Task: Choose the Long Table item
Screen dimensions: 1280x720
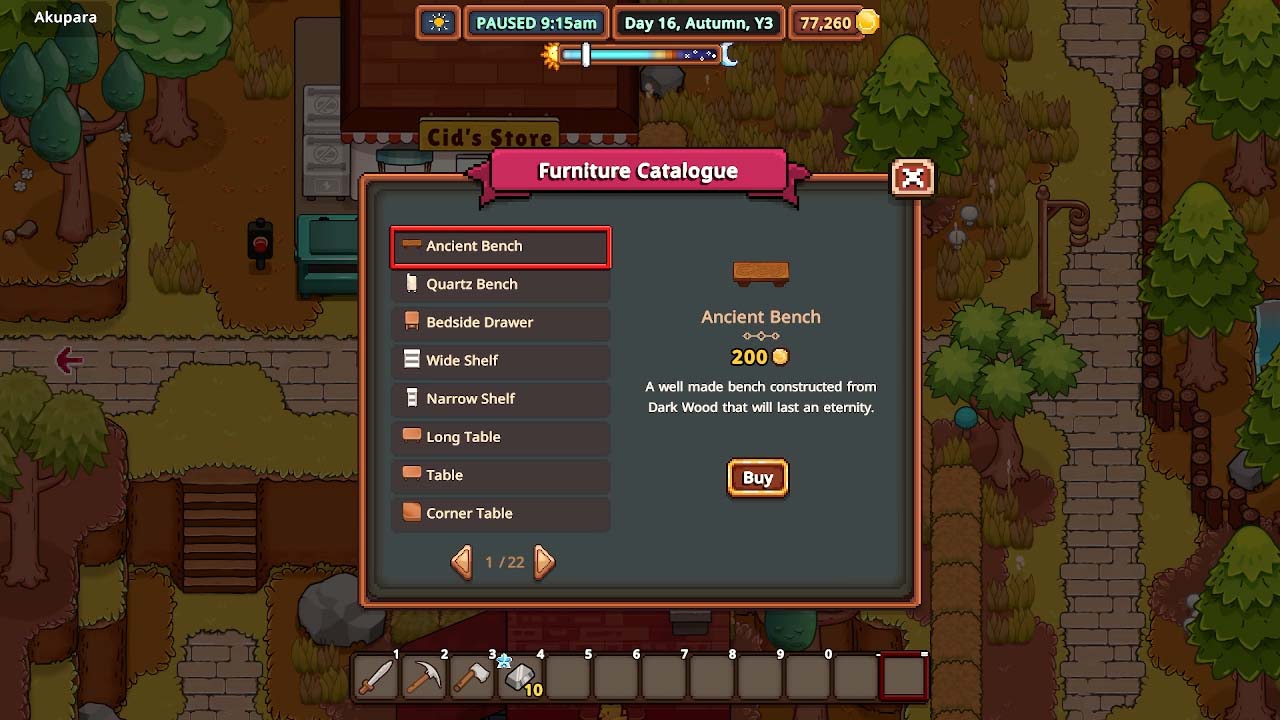Action: [500, 436]
